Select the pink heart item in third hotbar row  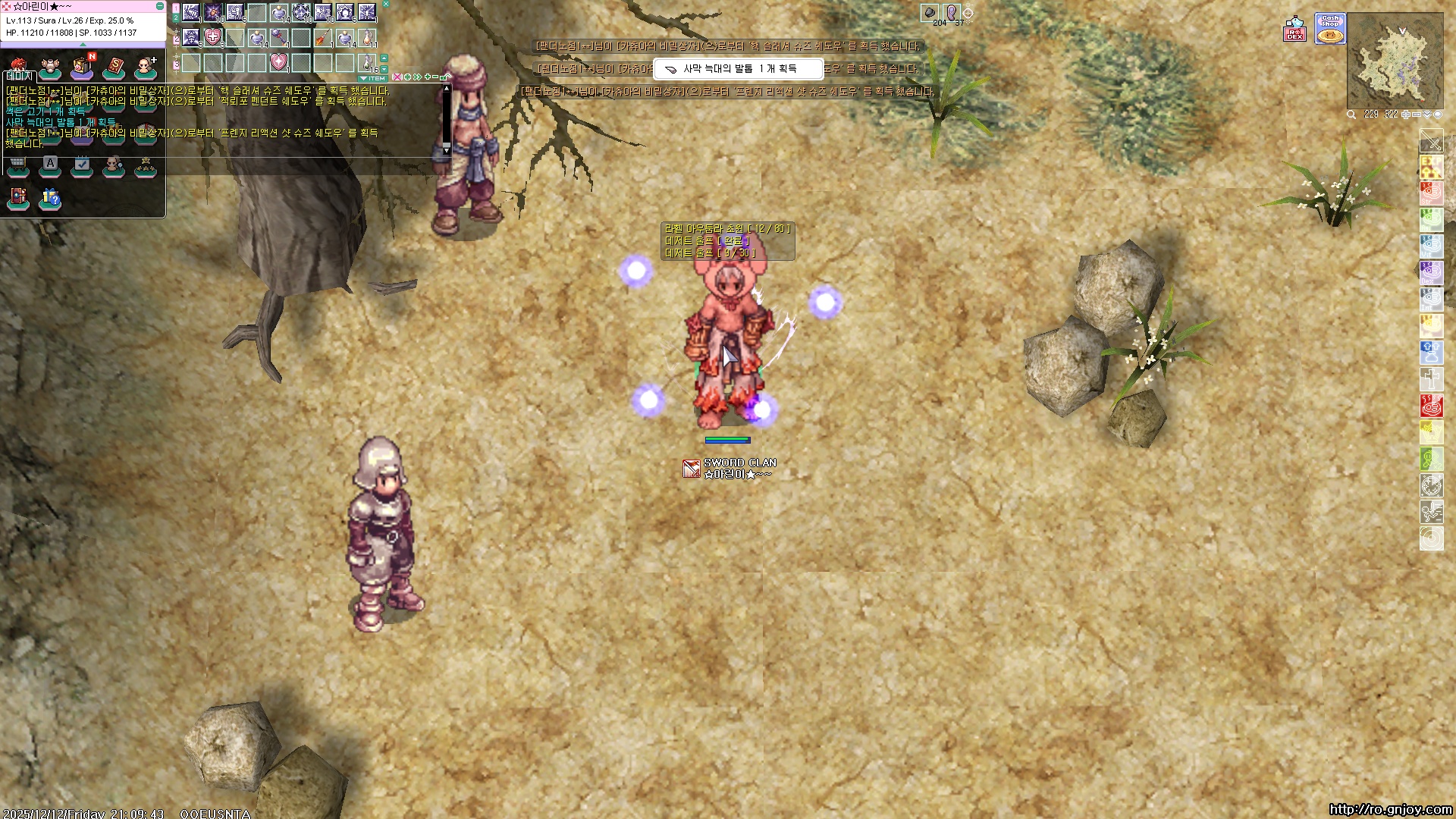click(x=279, y=61)
